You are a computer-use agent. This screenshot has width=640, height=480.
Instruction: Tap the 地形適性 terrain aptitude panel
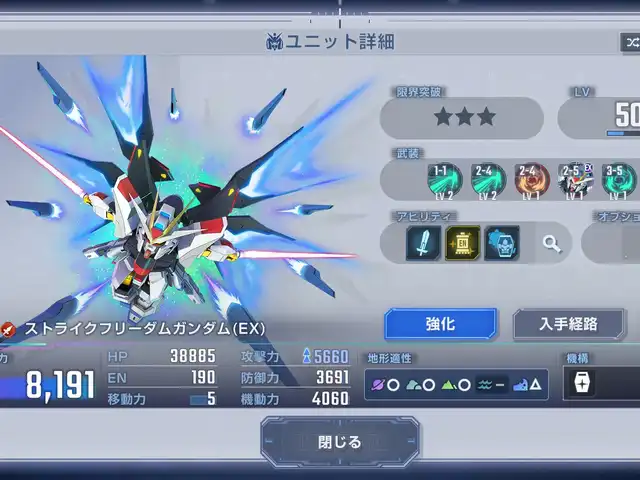click(x=455, y=384)
